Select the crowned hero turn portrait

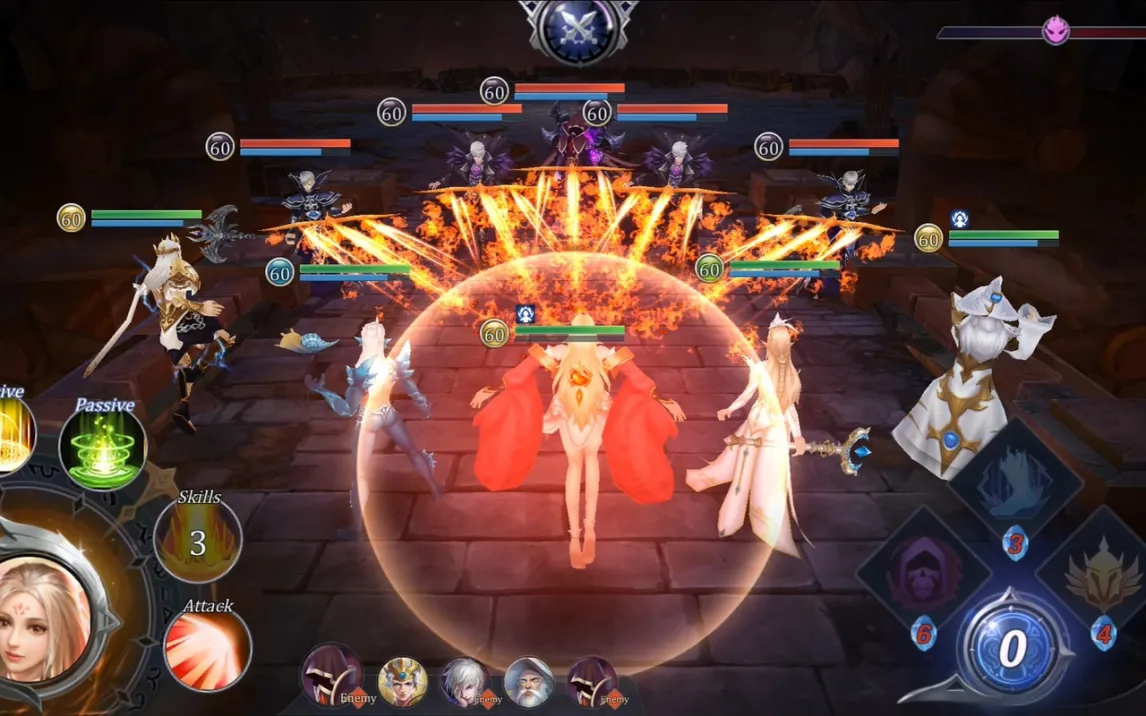point(403,682)
